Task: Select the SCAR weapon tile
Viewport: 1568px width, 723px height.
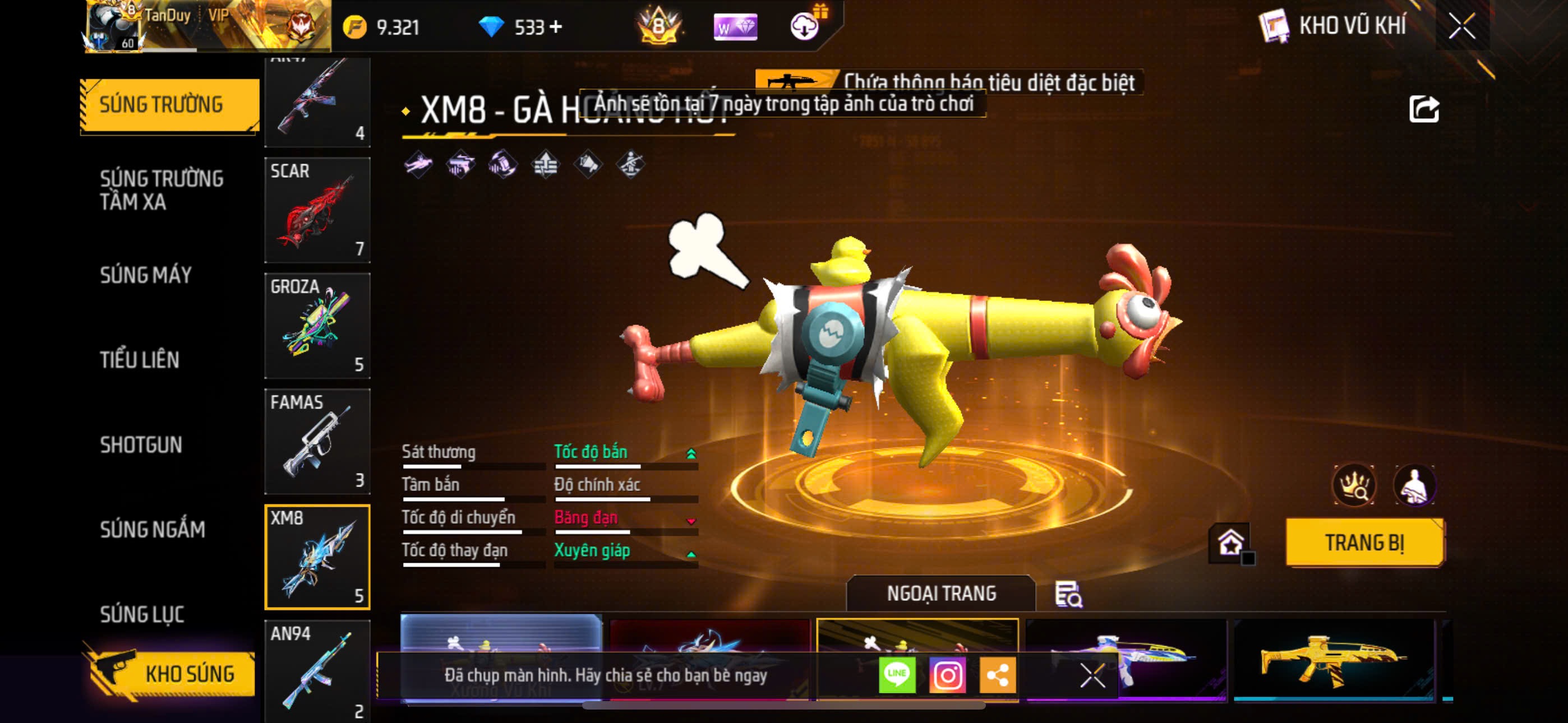Action: tap(317, 210)
